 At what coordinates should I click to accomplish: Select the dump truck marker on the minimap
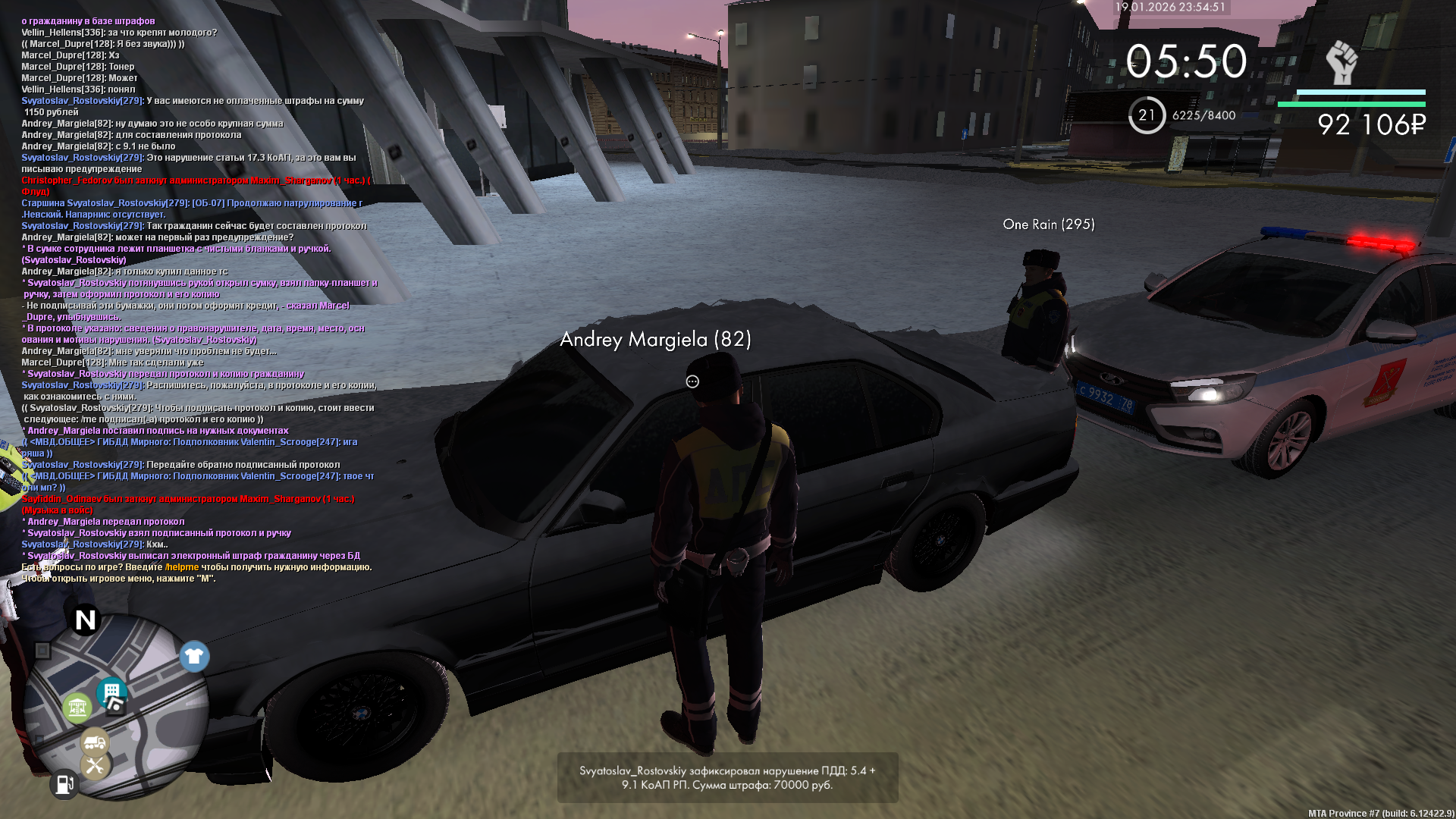click(95, 741)
